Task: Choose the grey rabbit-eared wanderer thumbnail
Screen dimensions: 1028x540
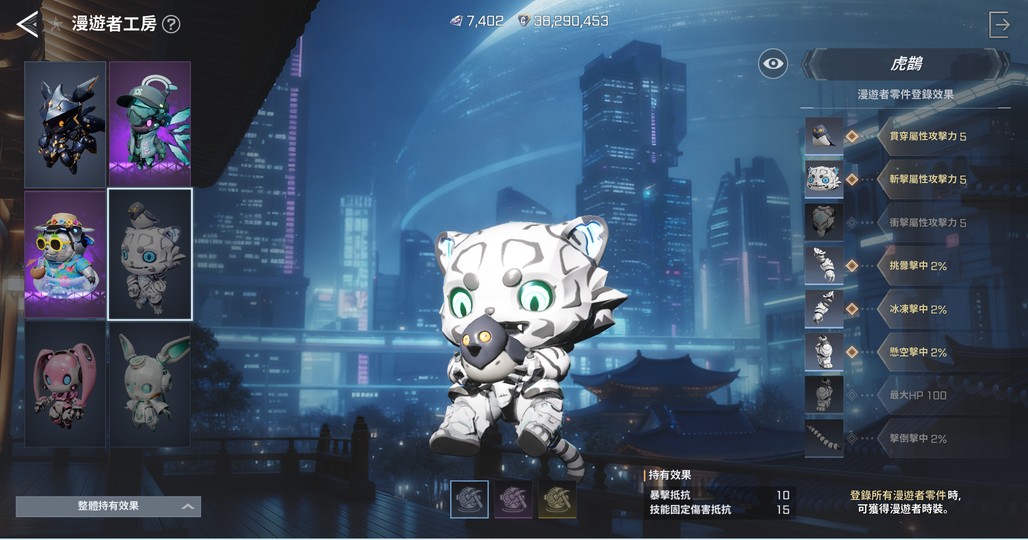Action: [149, 383]
